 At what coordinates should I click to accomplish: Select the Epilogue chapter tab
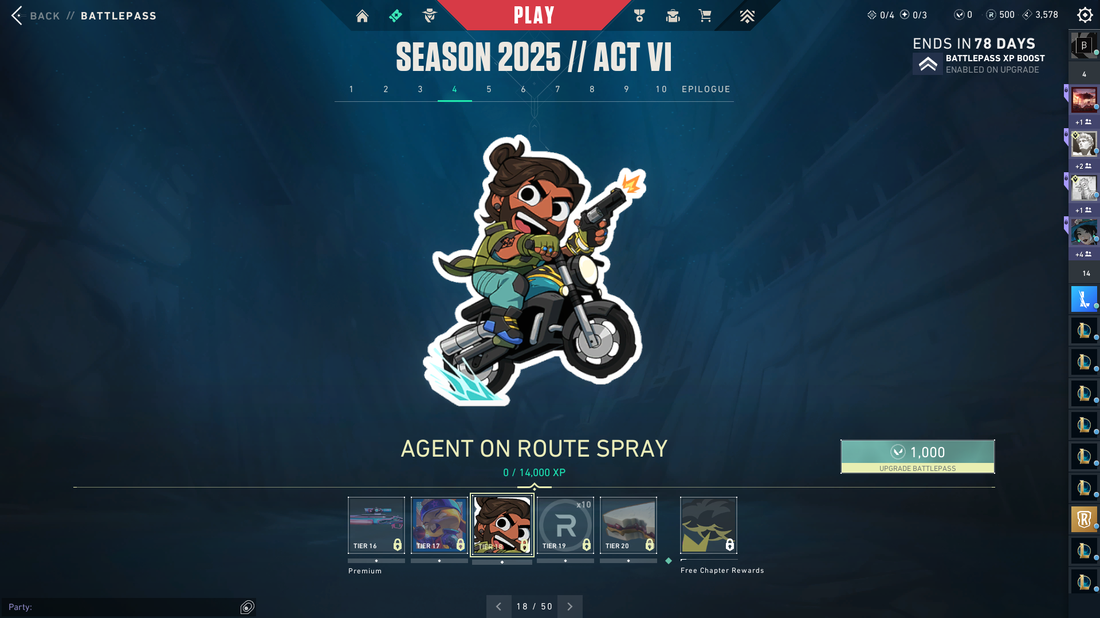[706, 89]
